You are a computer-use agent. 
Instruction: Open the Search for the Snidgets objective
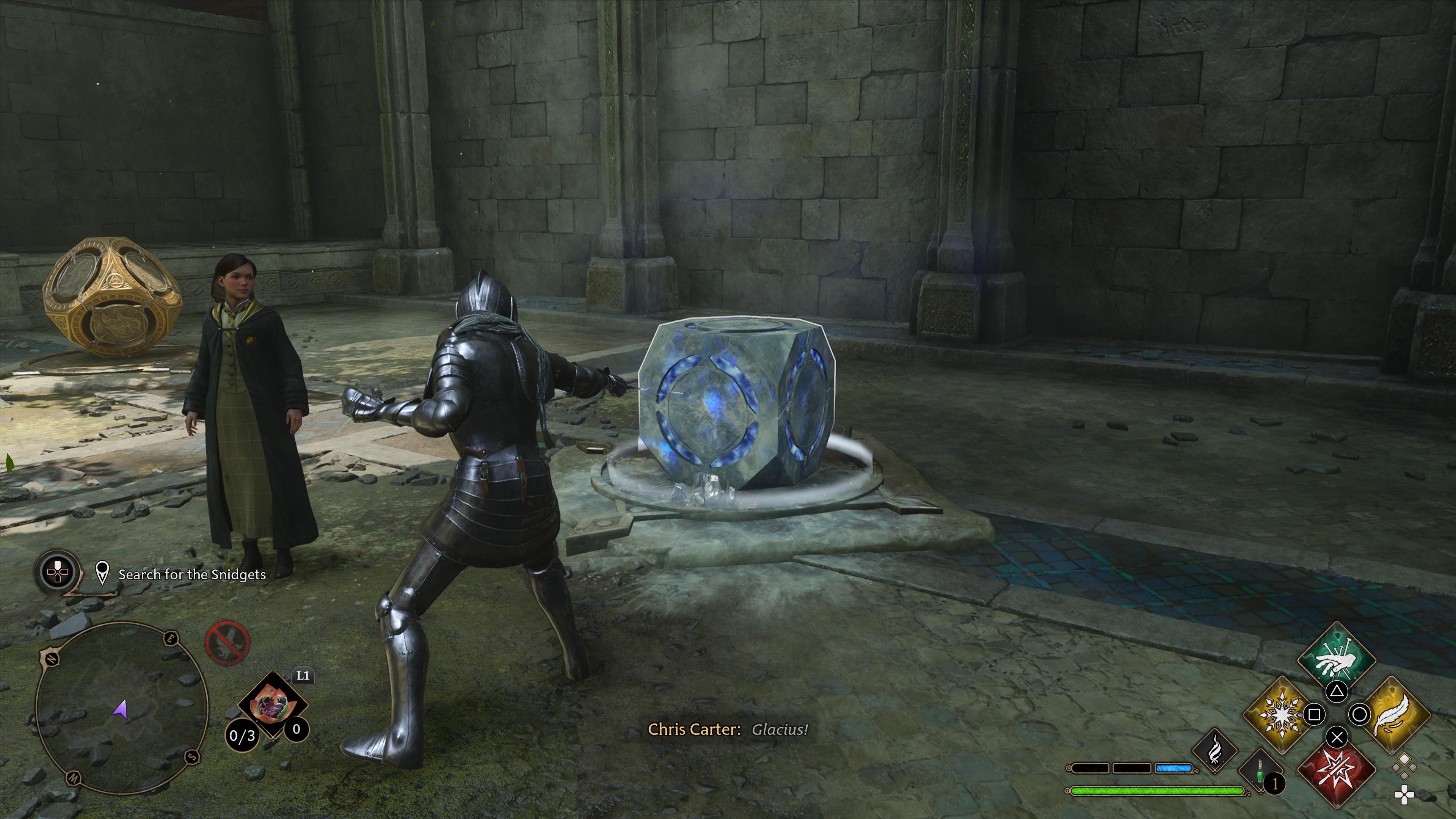point(191,574)
